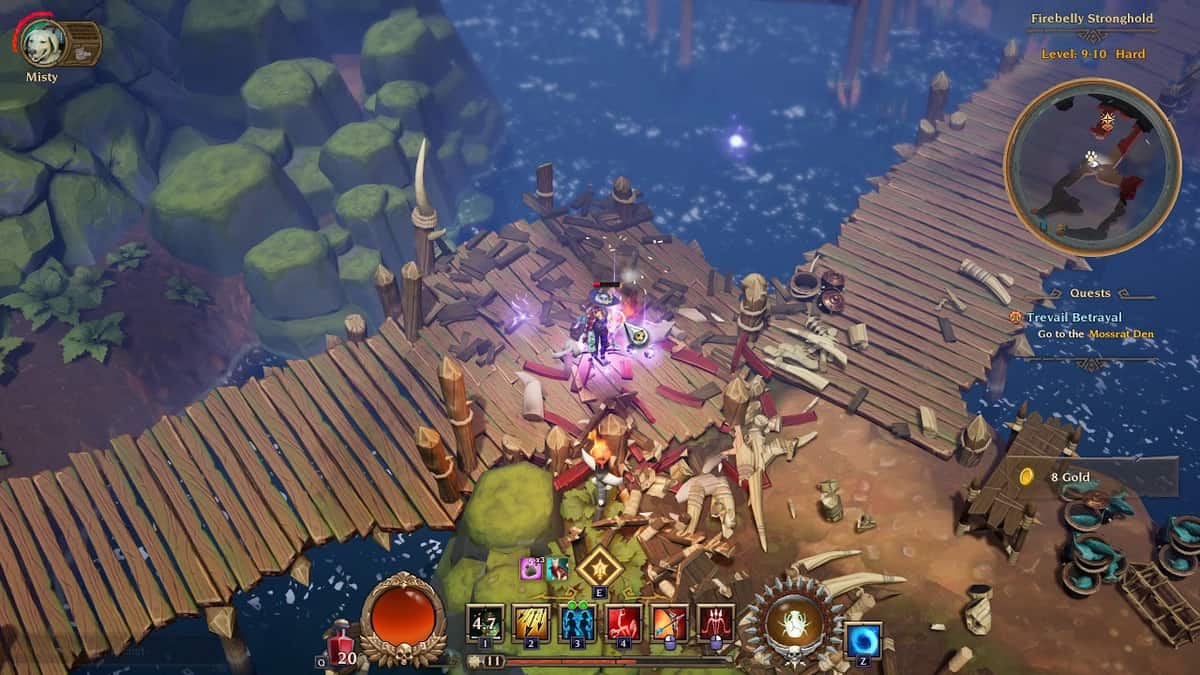Viewport: 1200px width, 675px height.
Task: Select the red triple-arrow skill
Action: click(x=716, y=623)
